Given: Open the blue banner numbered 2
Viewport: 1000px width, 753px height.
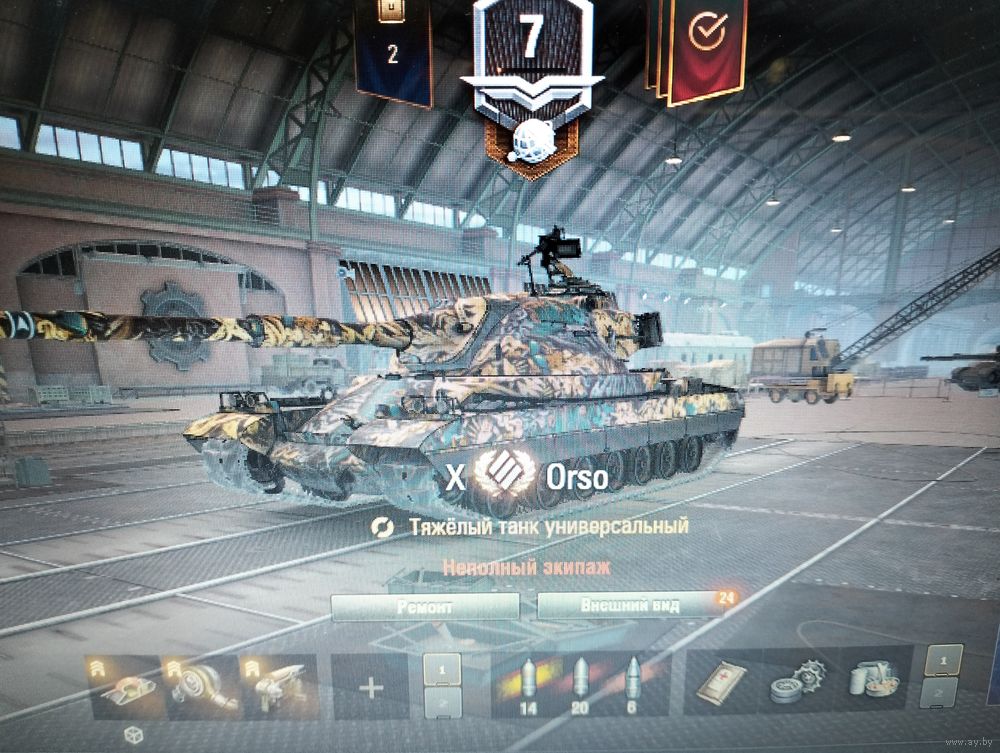Looking at the screenshot, I should pos(392,48).
